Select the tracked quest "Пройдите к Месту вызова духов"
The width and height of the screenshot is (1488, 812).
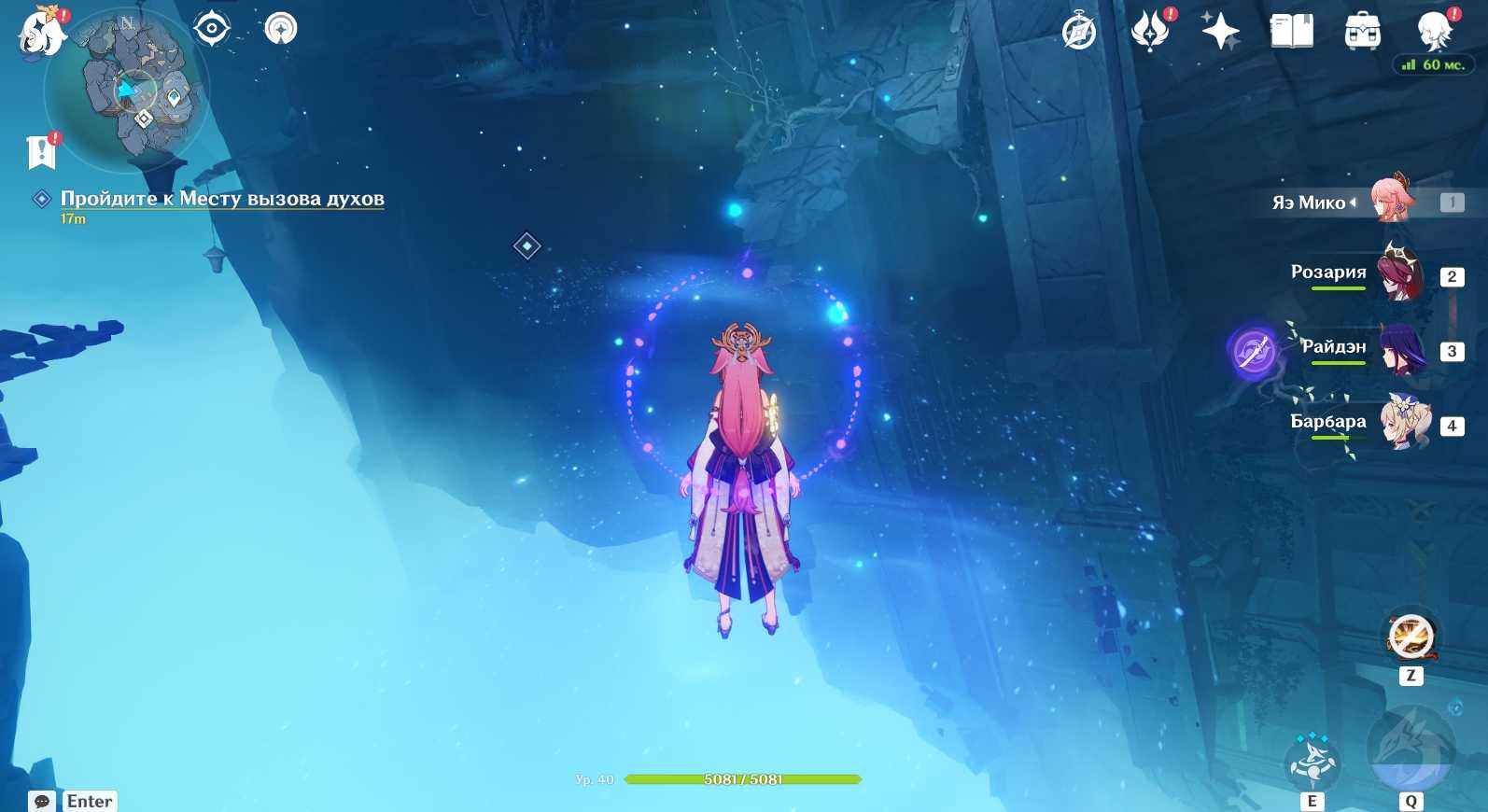(222, 199)
